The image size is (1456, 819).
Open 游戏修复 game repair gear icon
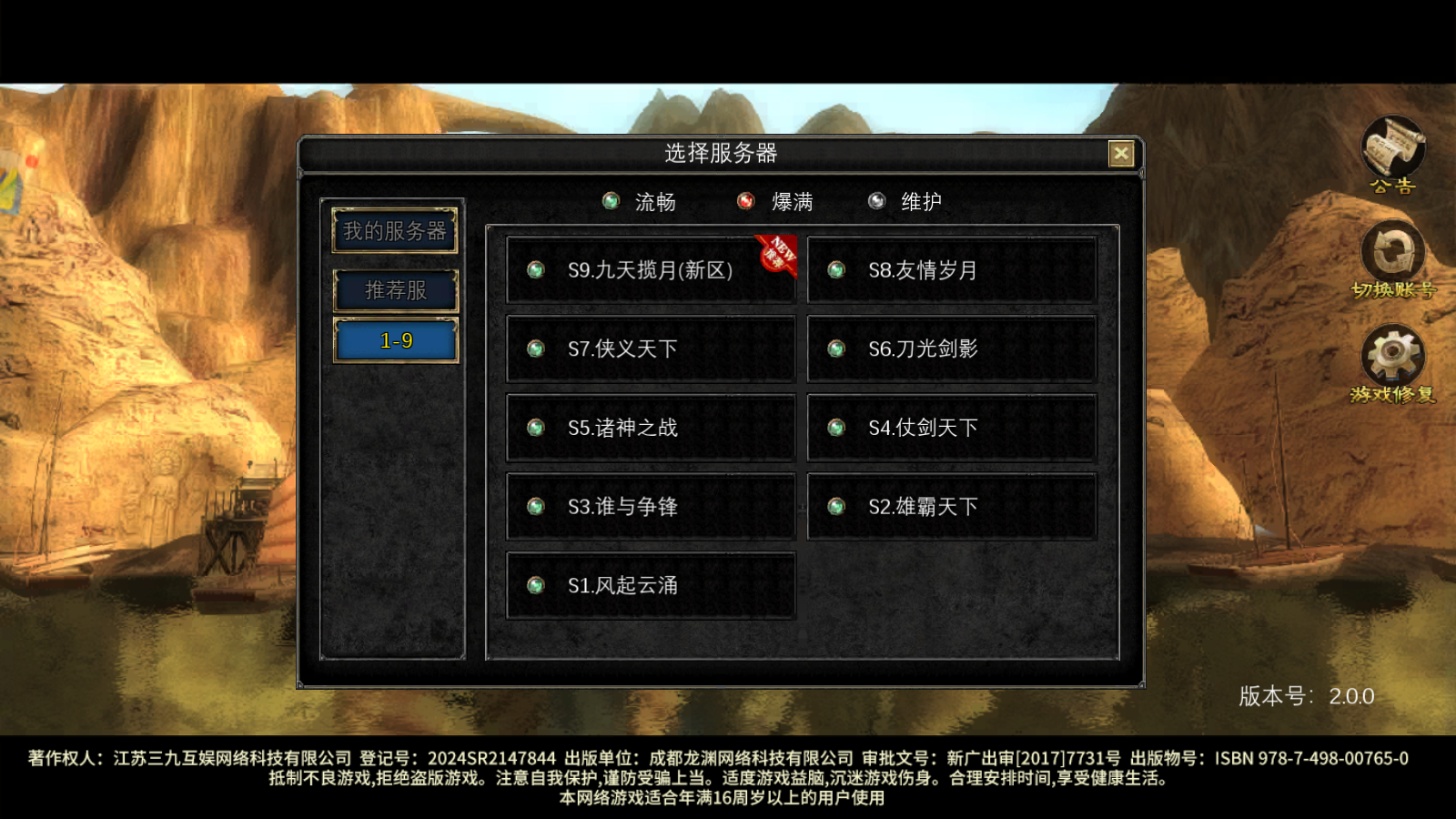coord(1392,355)
